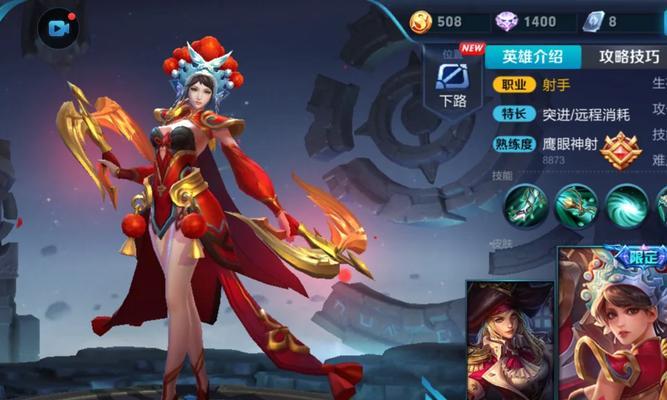View the crossbow weapon skill icon
The image size is (667, 400).
(x=526, y=205)
